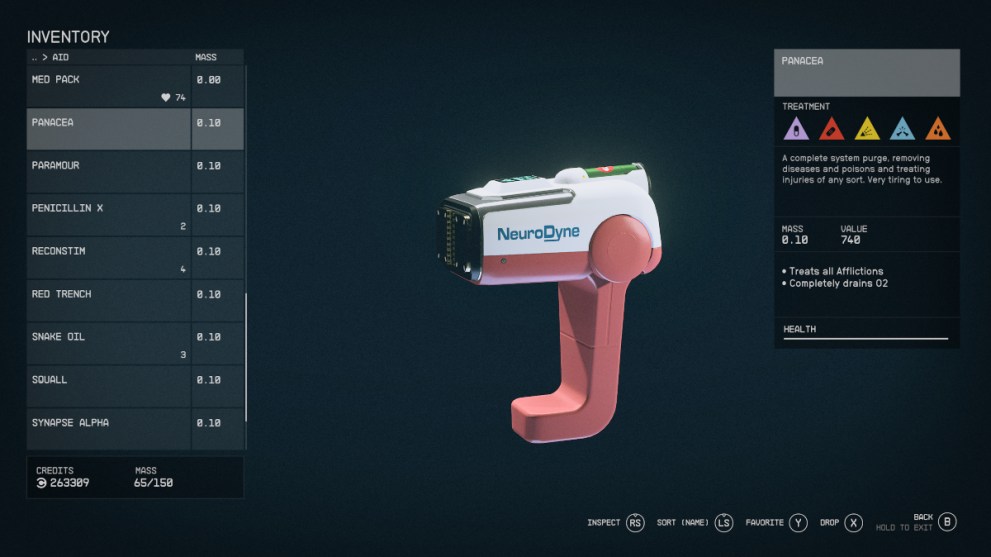Select the Reconstim item row
The height and width of the screenshot is (557, 991).
108,258
